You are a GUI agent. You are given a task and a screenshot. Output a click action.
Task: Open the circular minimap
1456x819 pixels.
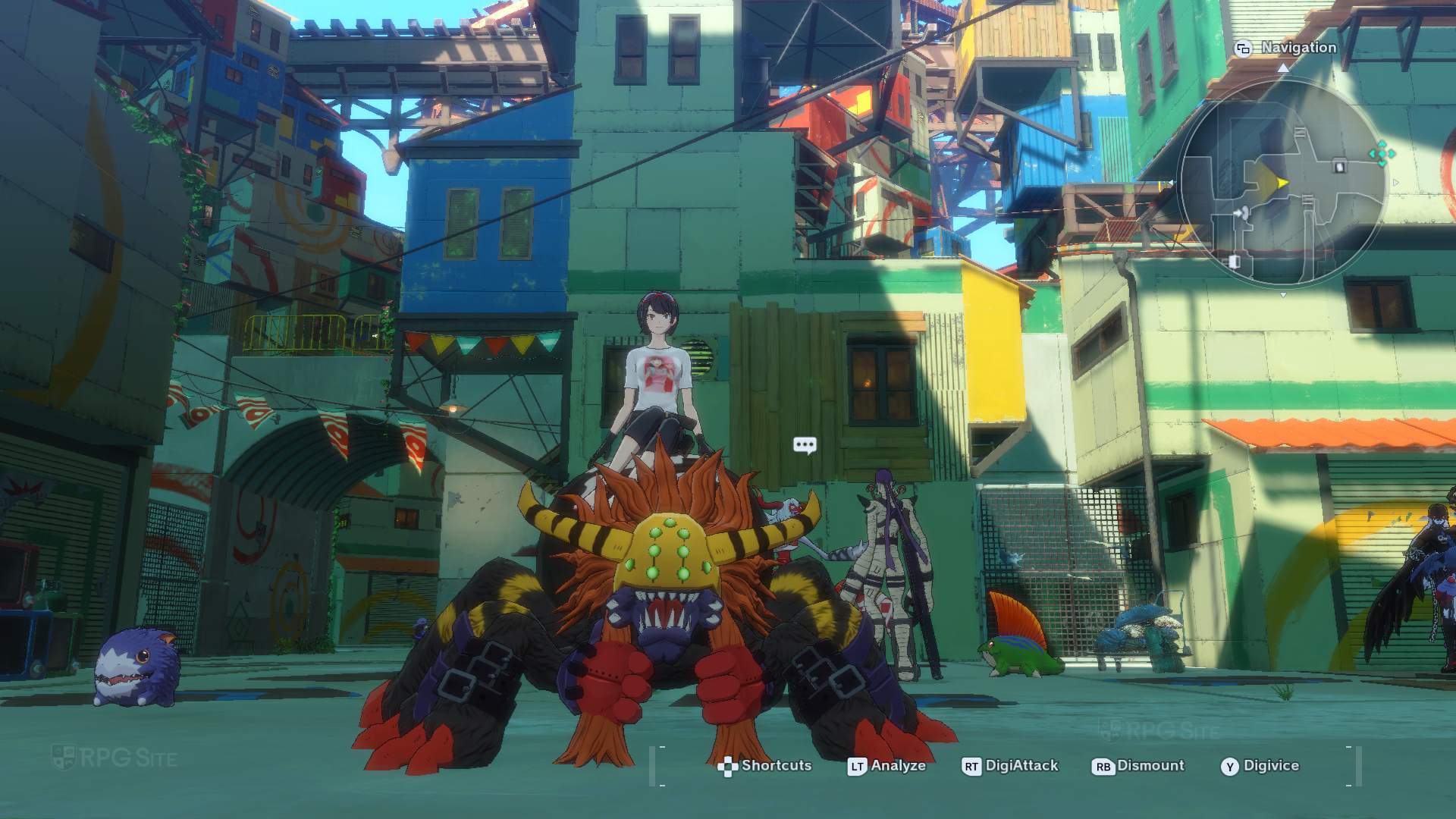pos(1282,182)
